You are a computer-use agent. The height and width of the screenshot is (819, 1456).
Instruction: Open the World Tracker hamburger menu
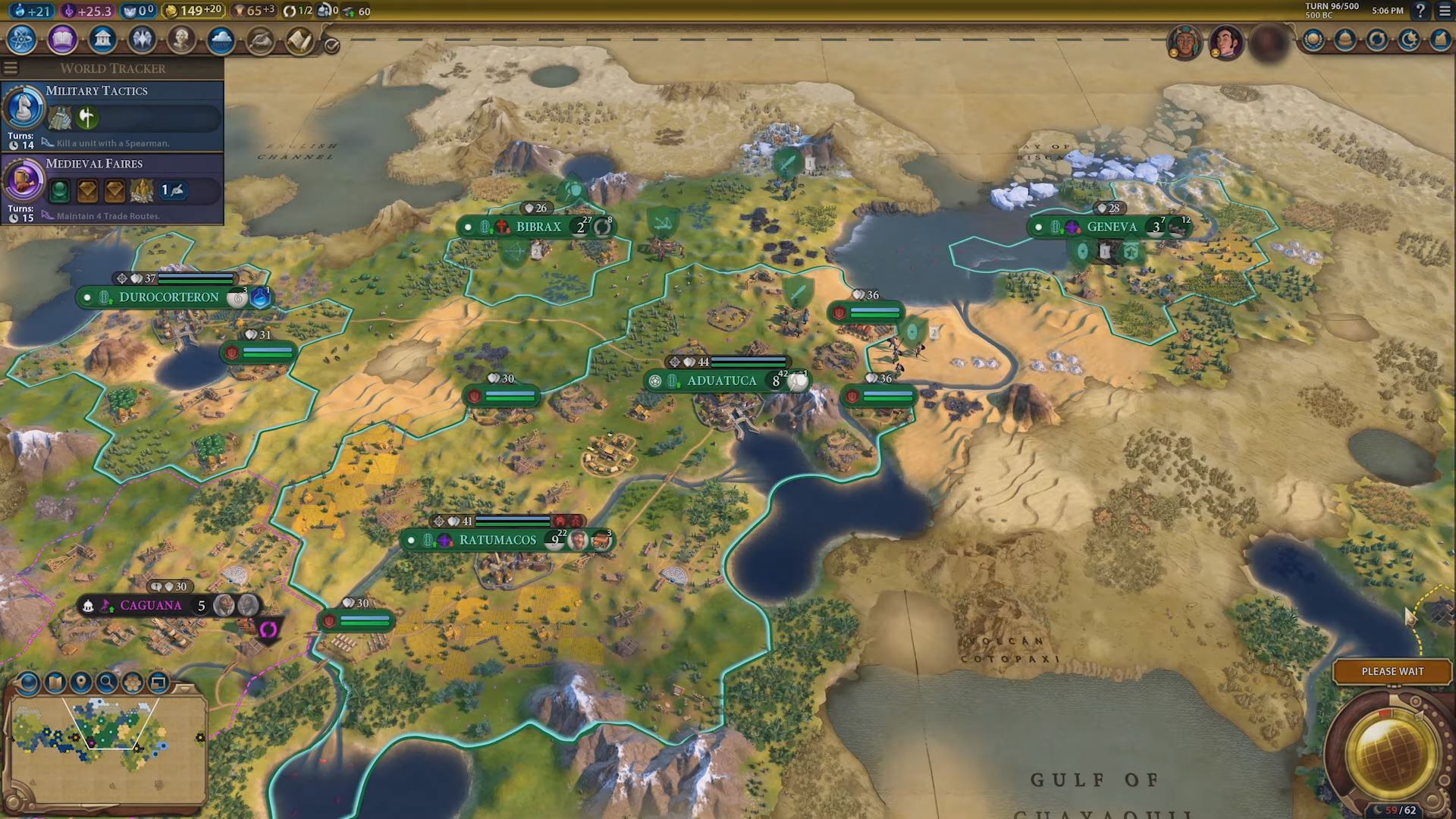tap(10, 67)
